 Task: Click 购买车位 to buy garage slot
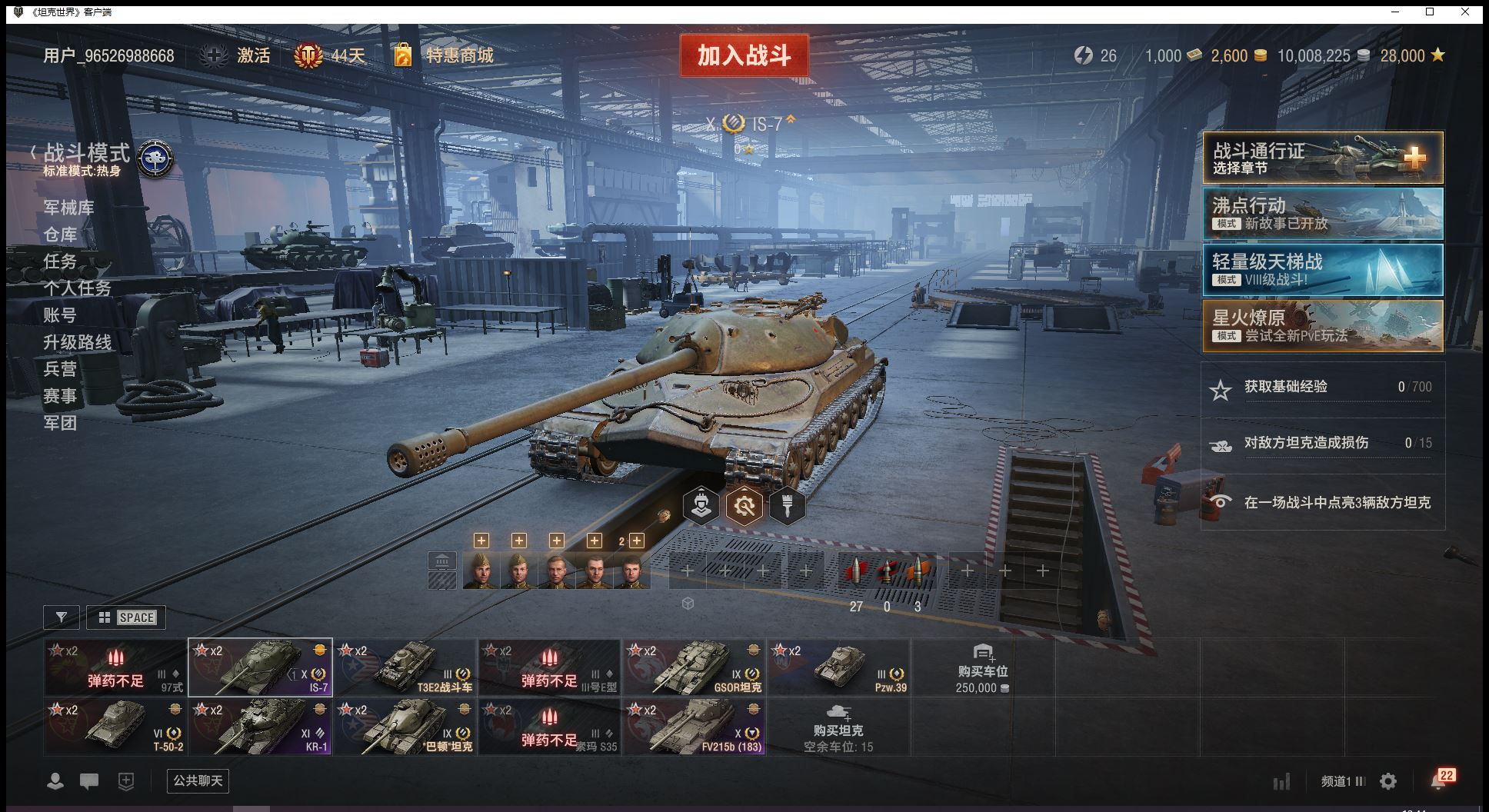(982, 667)
